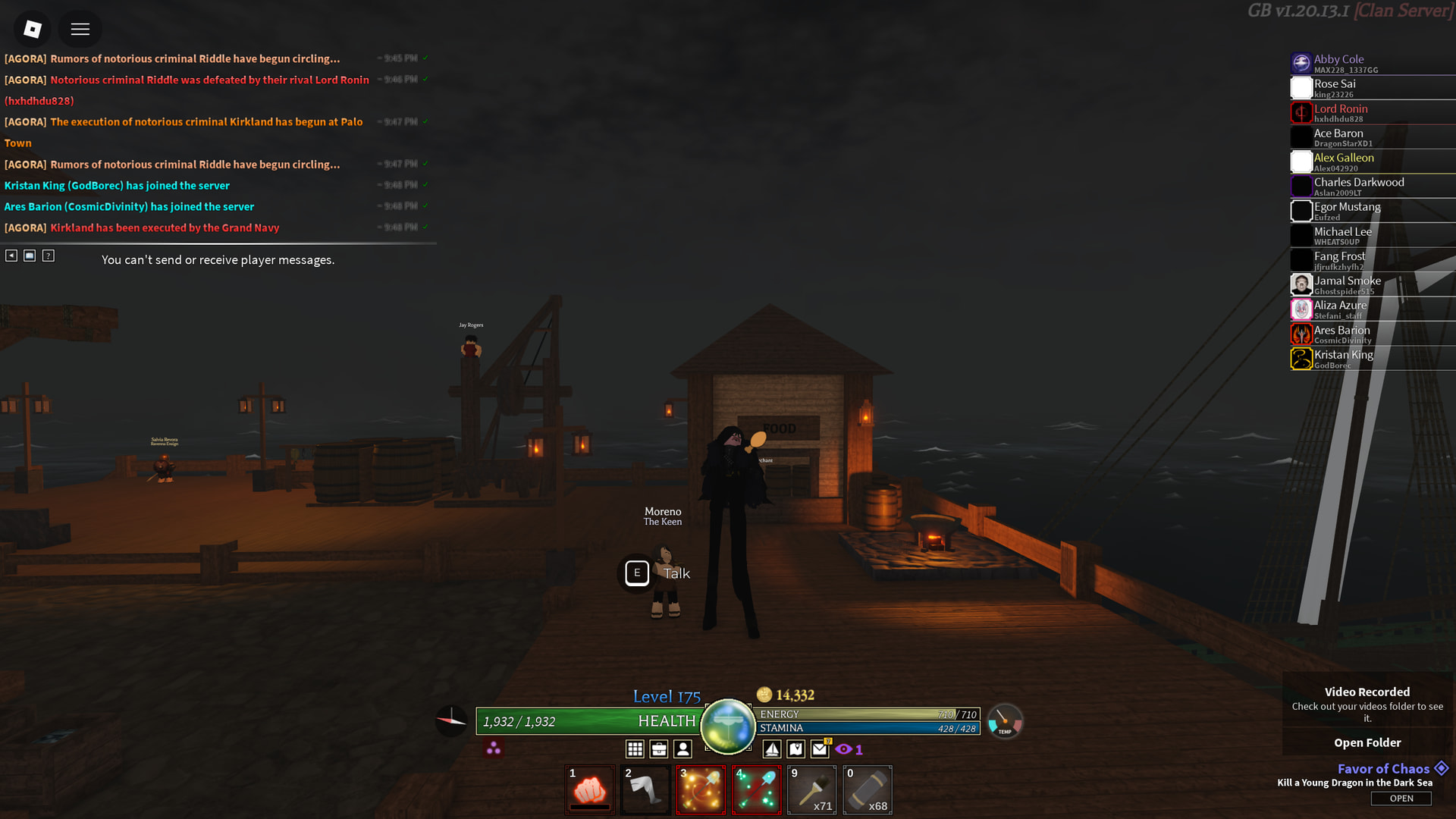Open the hamburger menu next to Roblox logo
This screenshot has height=819, width=1456.
click(x=80, y=29)
